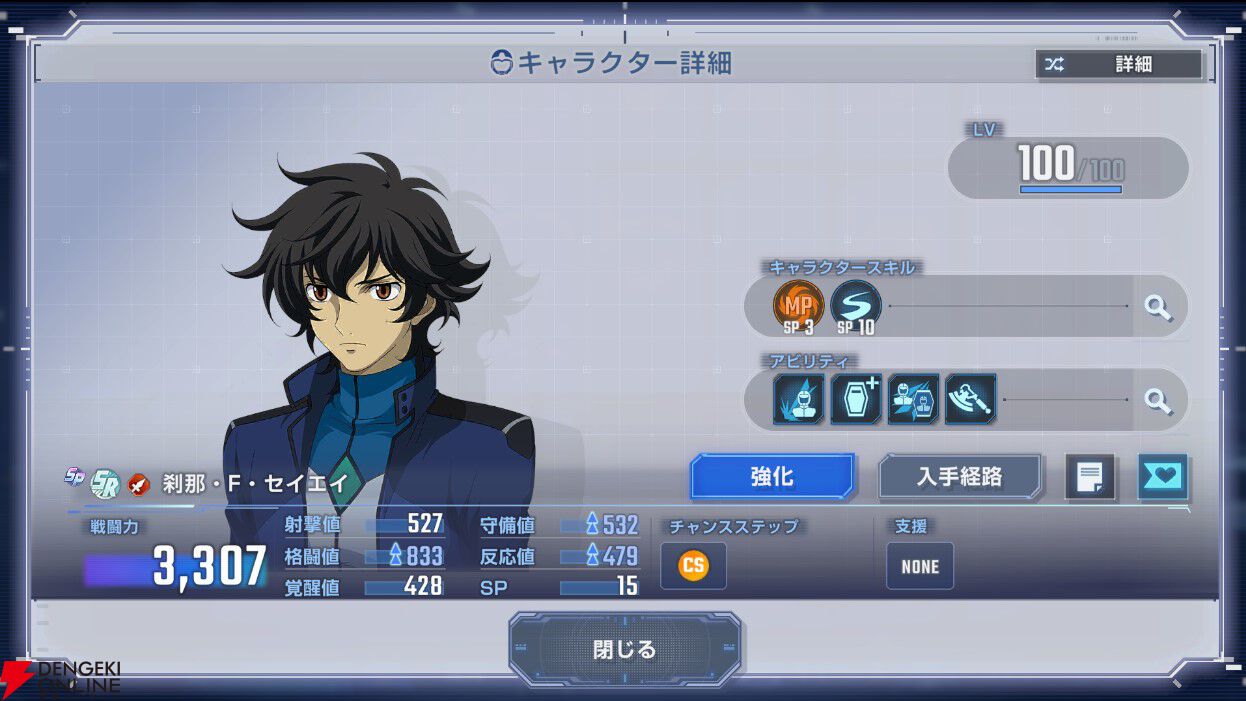Image resolution: width=1246 pixels, height=701 pixels.
Task: Toggle the heart favorite button
Action: point(1162,478)
